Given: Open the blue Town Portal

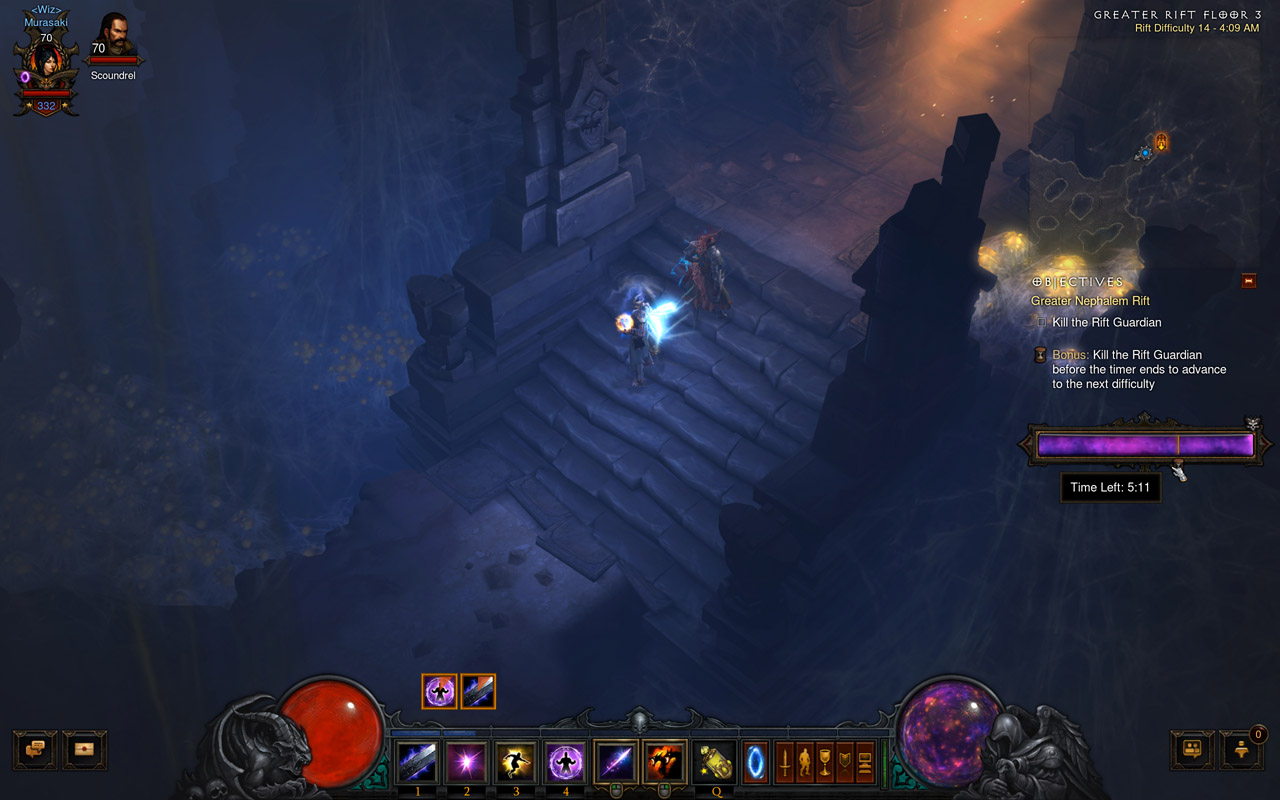Looking at the screenshot, I should (x=756, y=762).
